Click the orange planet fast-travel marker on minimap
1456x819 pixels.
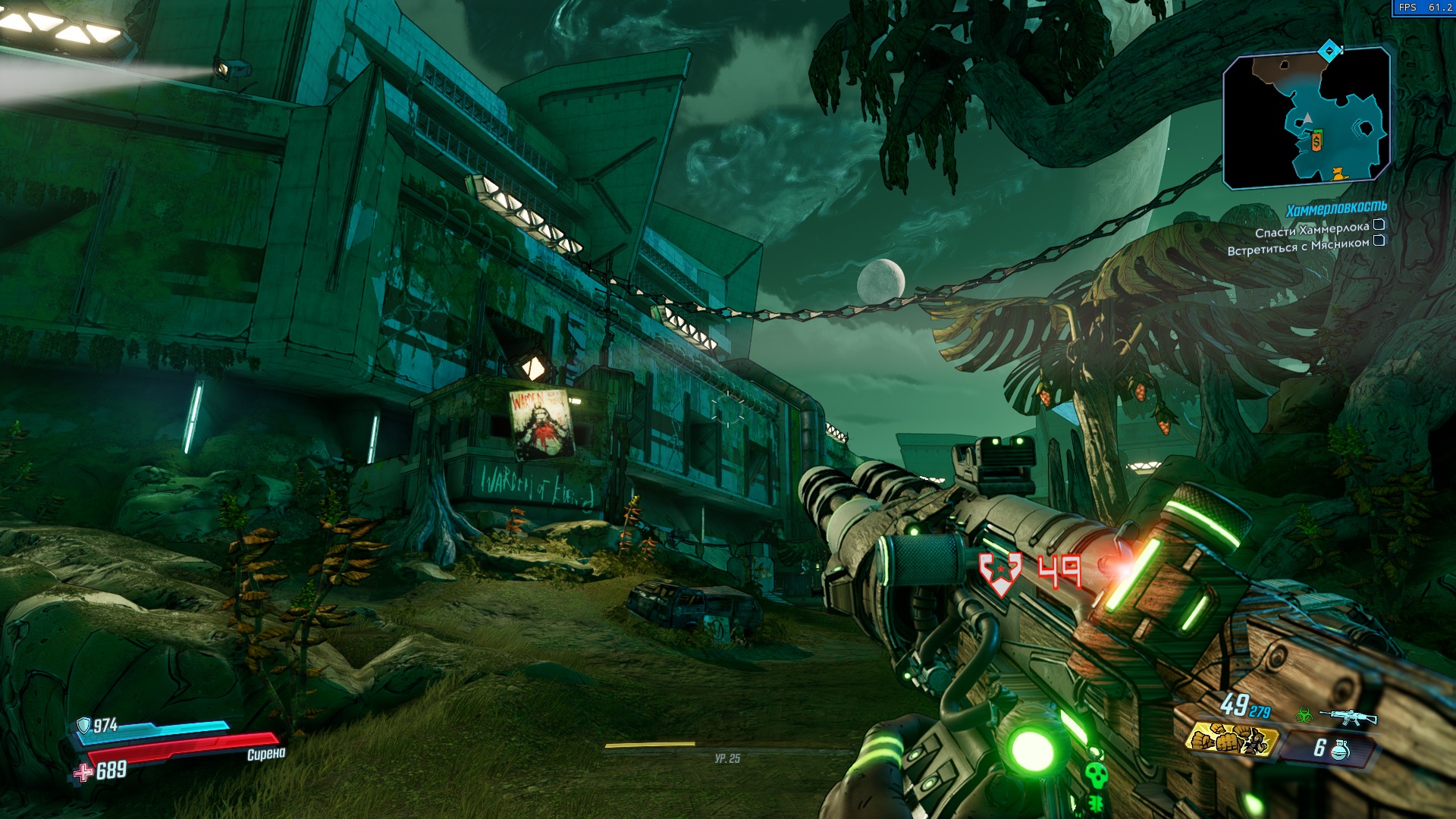tap(1338, 174)
